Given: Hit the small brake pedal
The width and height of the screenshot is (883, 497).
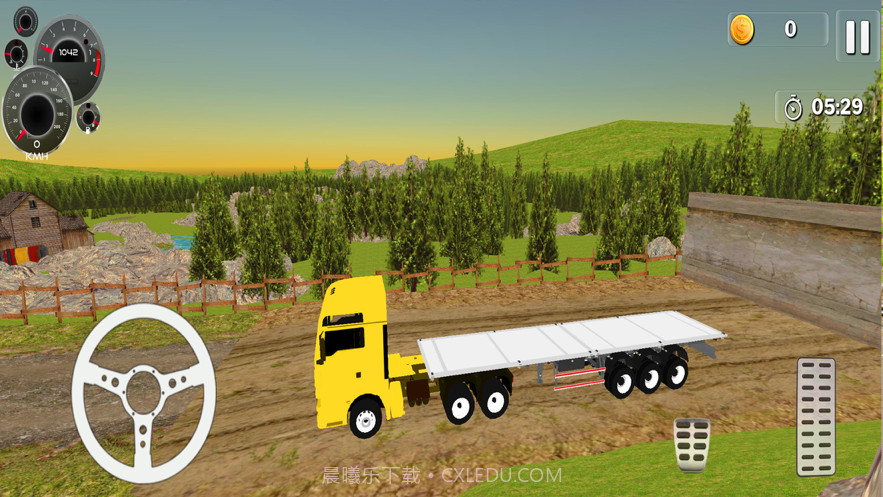Looking at the screenshot, I should pos(692,444).
